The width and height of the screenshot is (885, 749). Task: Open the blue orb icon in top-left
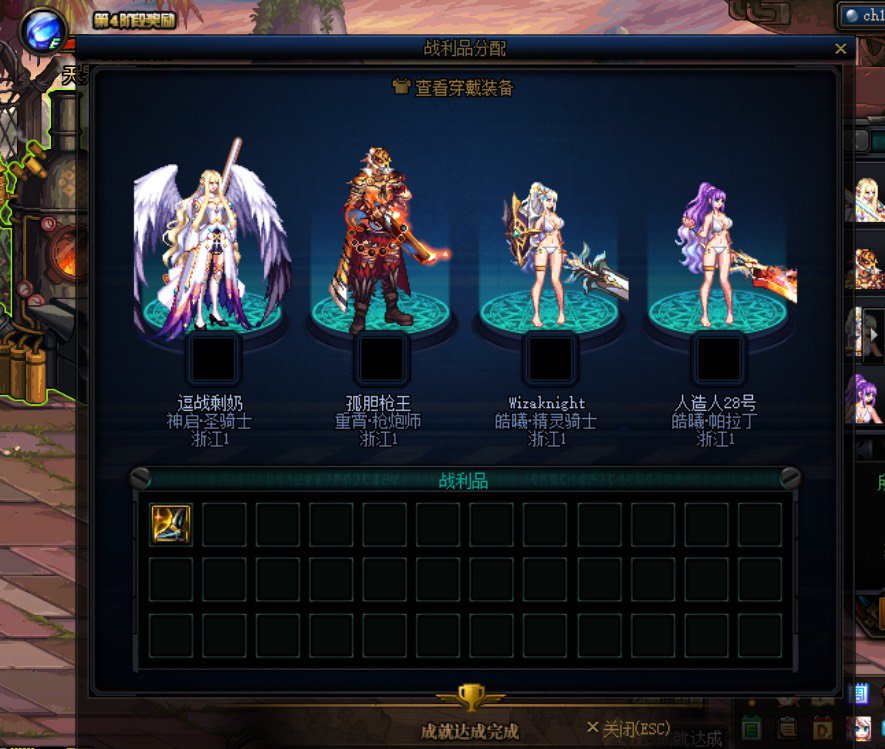click(43, 28)
